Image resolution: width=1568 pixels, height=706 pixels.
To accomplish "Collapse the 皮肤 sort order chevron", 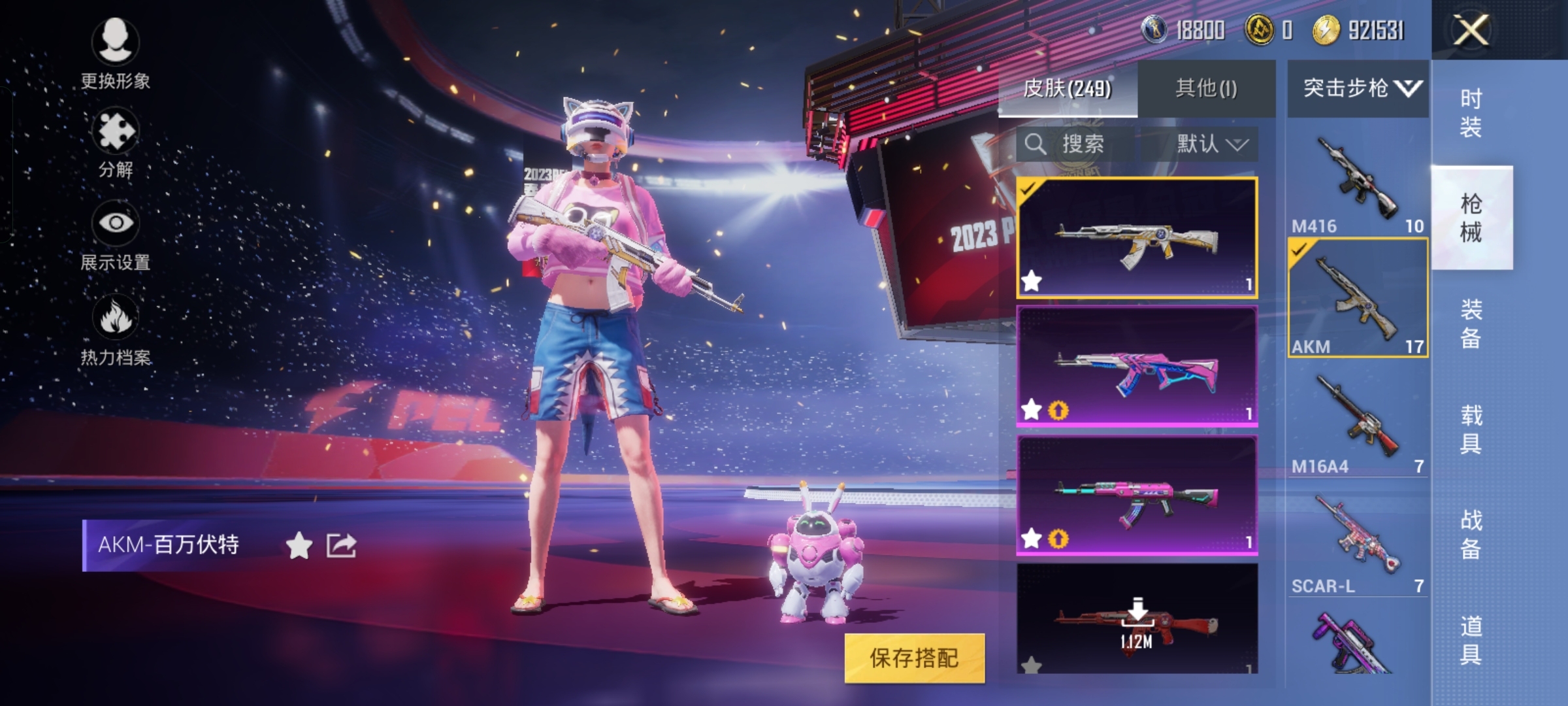I will point(1239,145).
